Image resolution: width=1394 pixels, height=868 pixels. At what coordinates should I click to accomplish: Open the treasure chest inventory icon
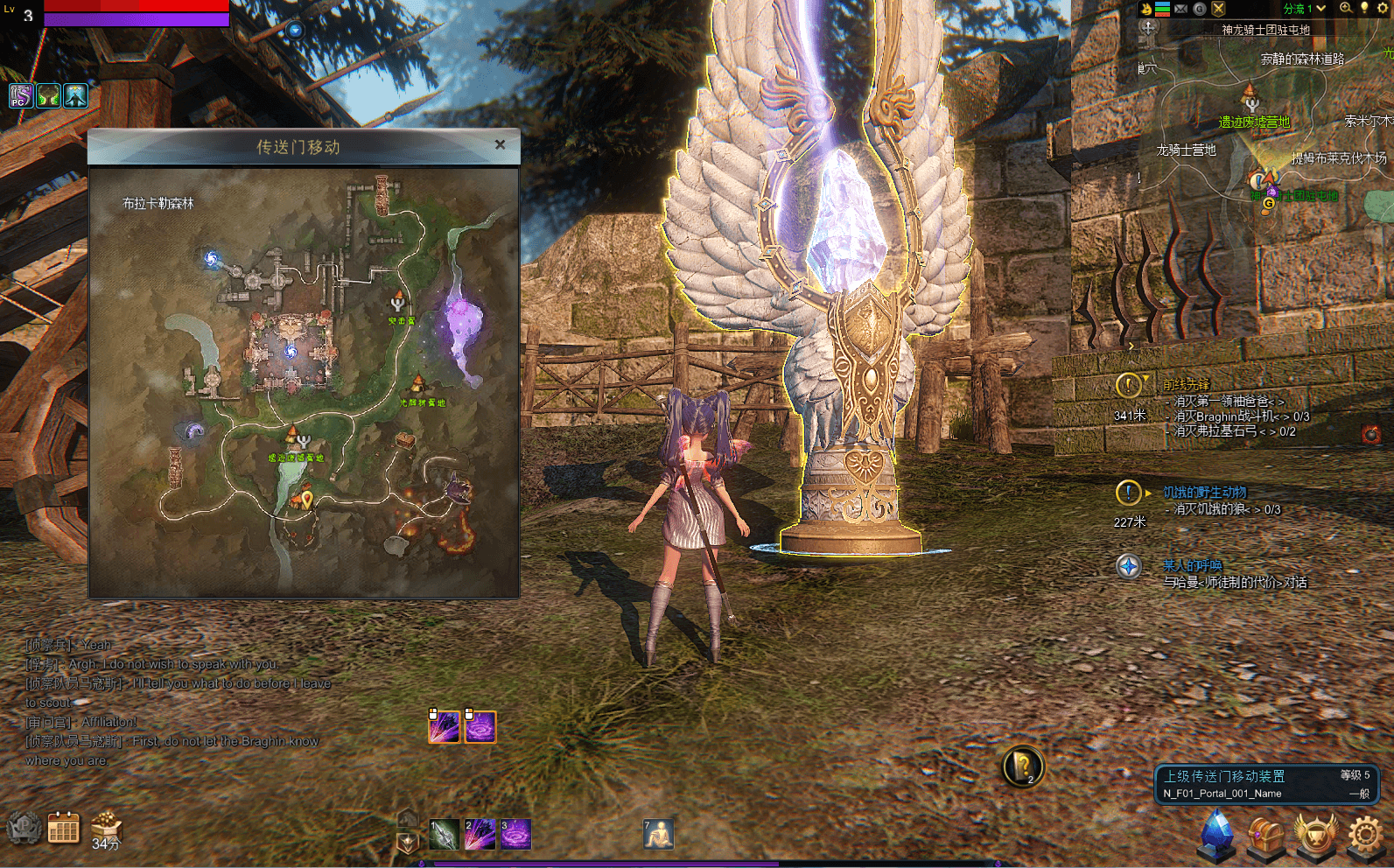tap(1265, 836)
